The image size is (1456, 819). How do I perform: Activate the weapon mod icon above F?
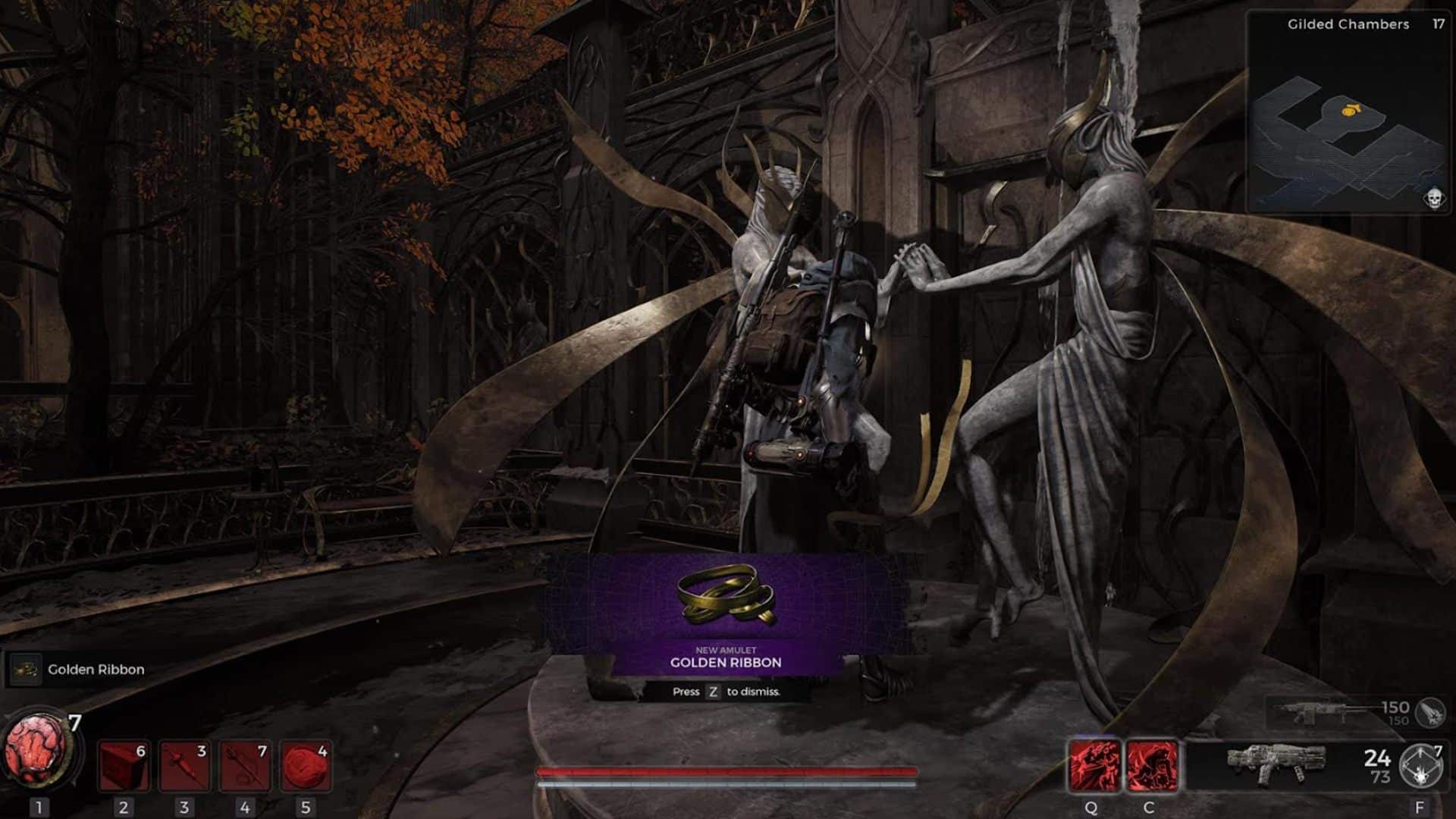click(1420, 766)
